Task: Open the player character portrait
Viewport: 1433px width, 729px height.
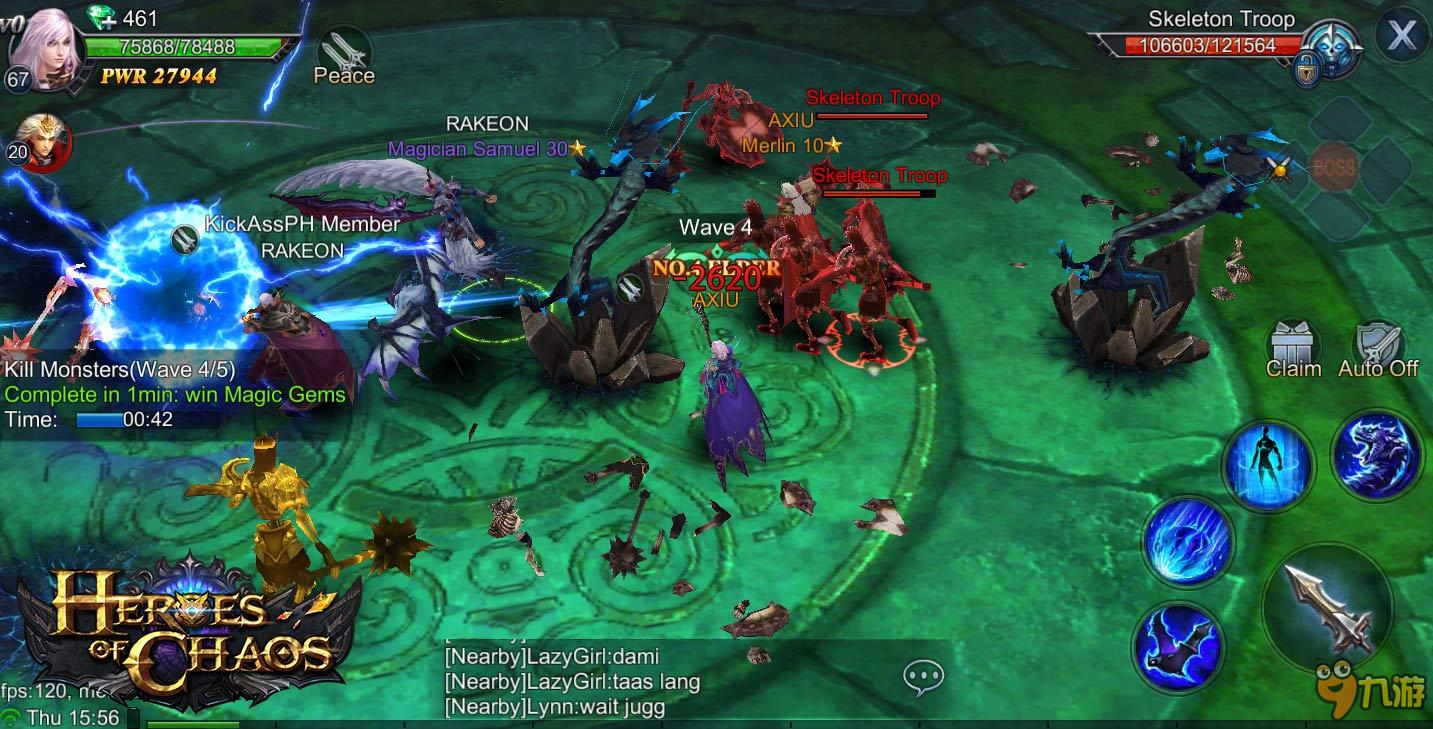Action: (46, 50)
